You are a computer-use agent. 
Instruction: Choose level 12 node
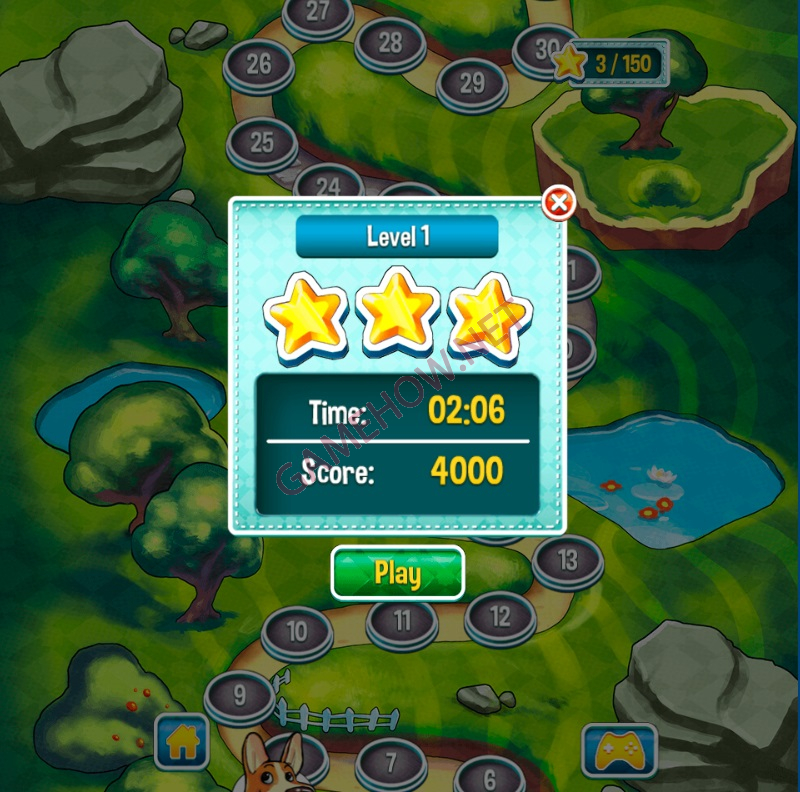coord(500,616)
